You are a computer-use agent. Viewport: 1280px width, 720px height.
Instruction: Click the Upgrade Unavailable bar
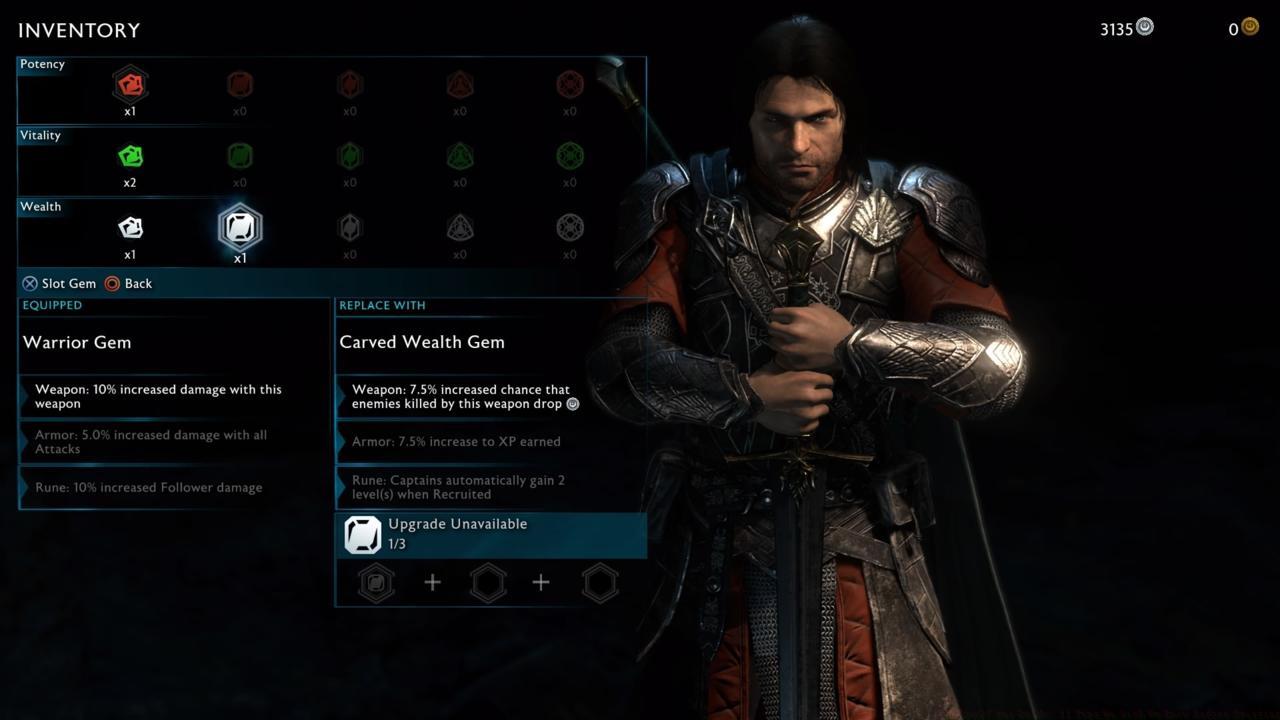[x=491, y=534]
